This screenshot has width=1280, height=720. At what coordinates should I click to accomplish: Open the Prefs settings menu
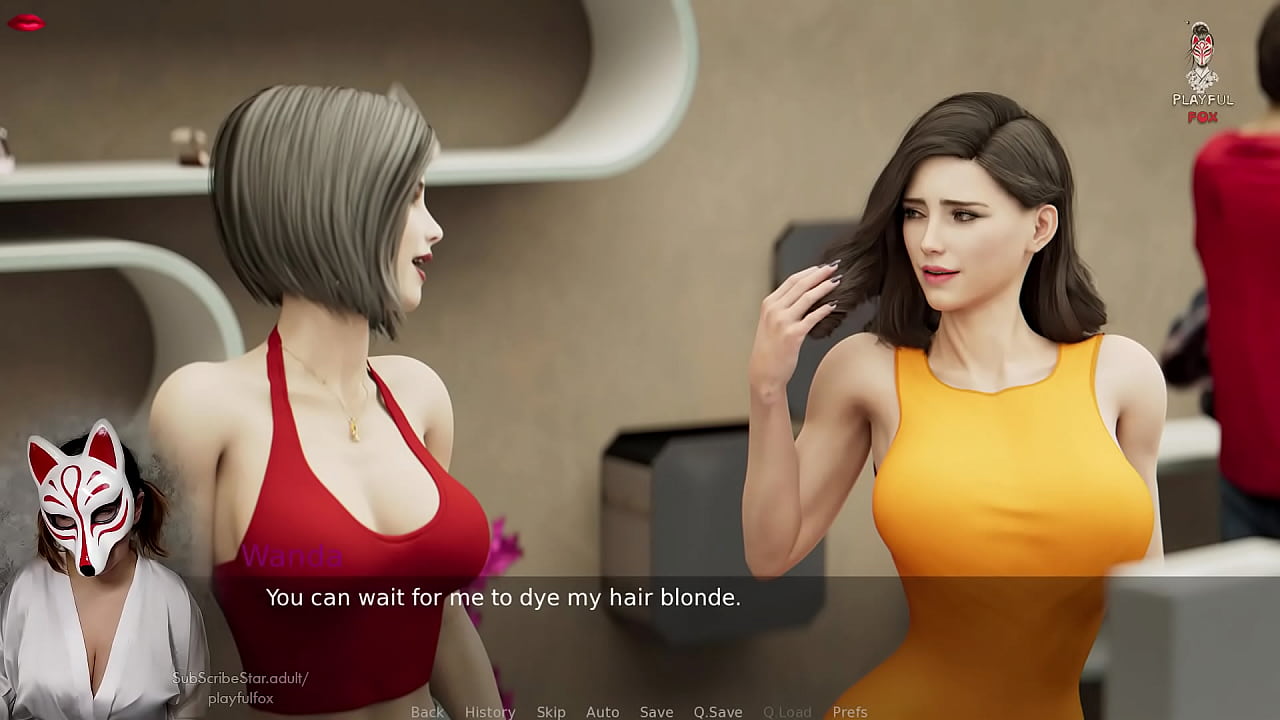850,712
